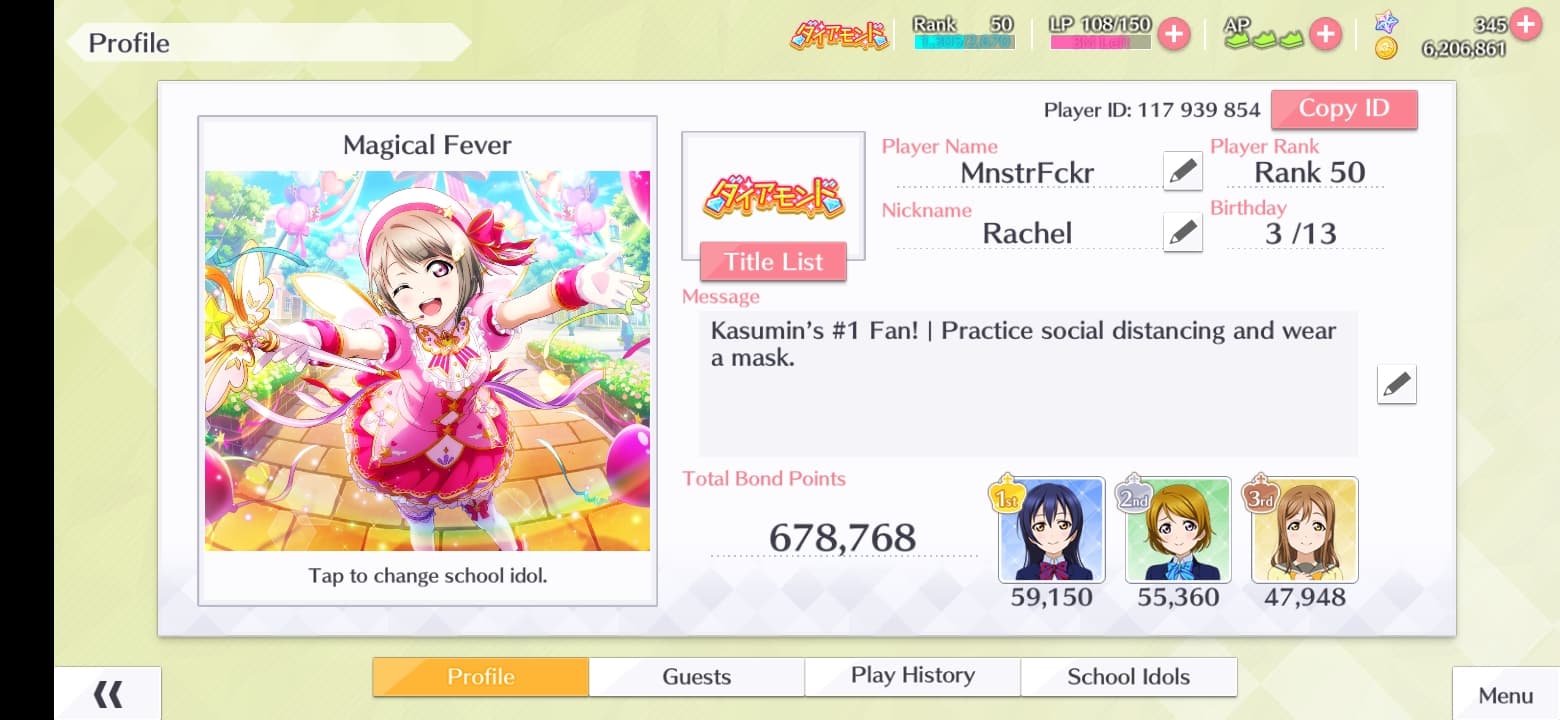The height and width of the screenshot is (720, 1560).
Task: Edit the nickname Rachel
Action: pos(1182,233)
